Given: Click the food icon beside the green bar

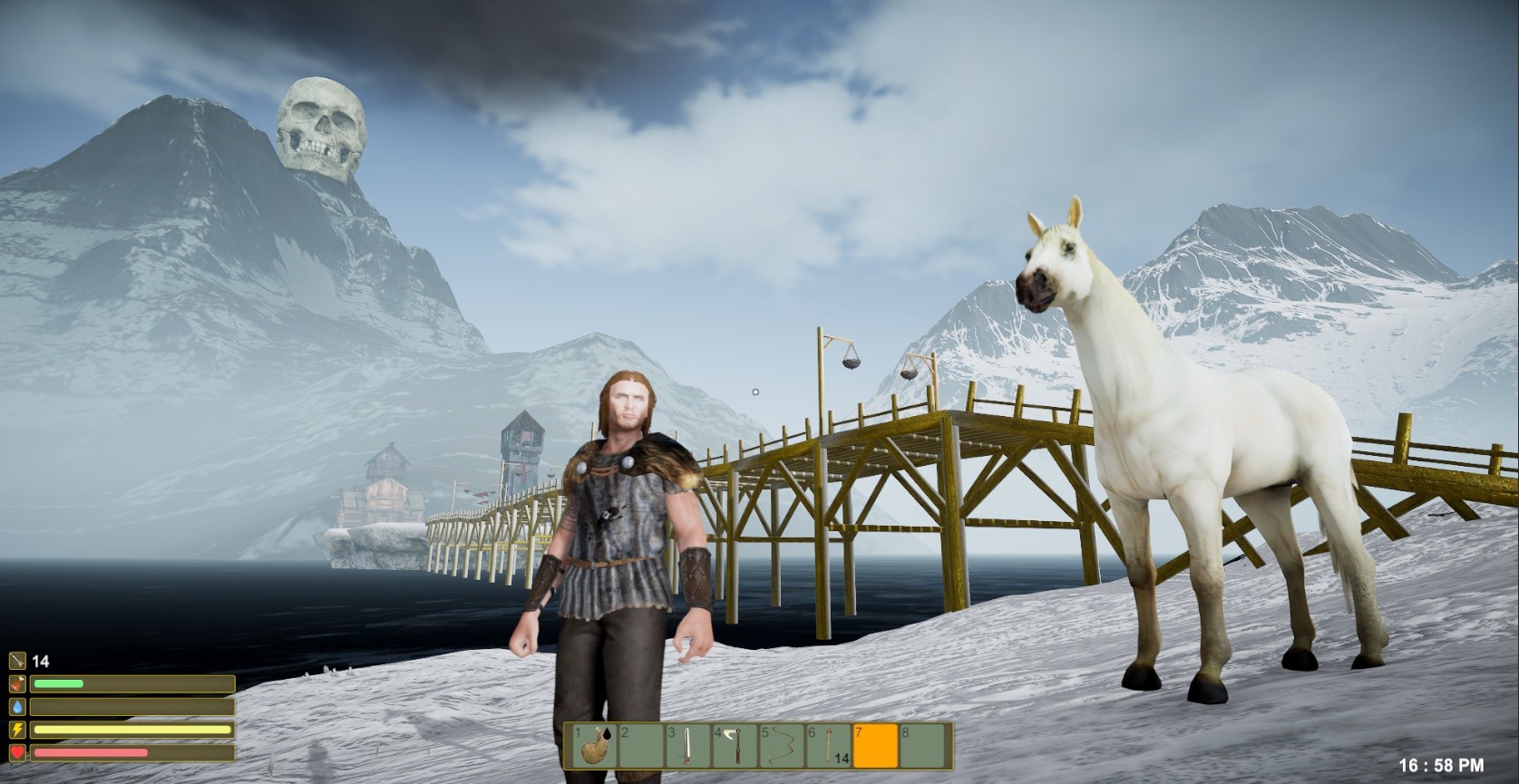Looking at the screenshot, I should 17,683.
